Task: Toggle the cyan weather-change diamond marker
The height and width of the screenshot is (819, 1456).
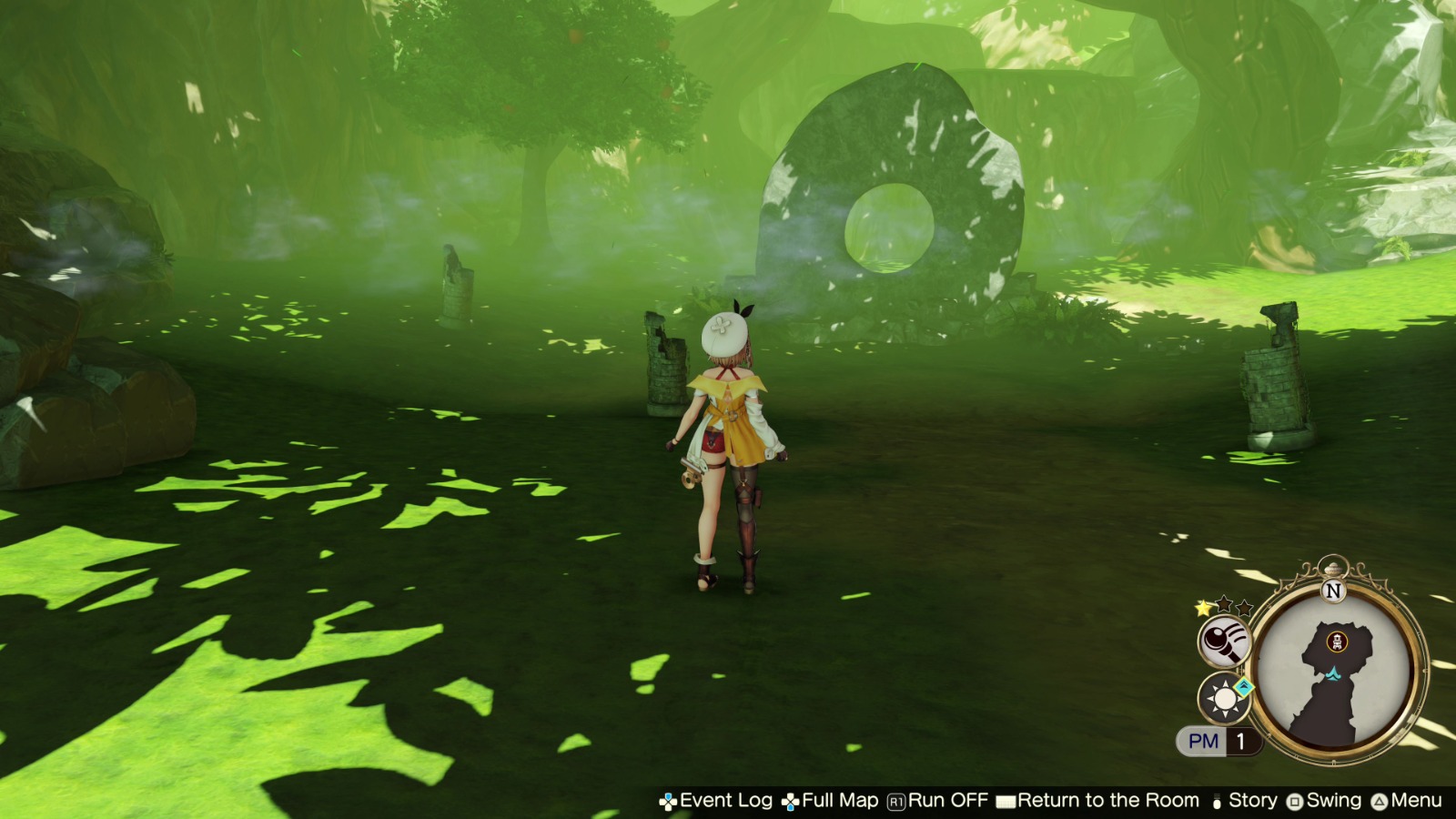Action: tap(1242, 687)
